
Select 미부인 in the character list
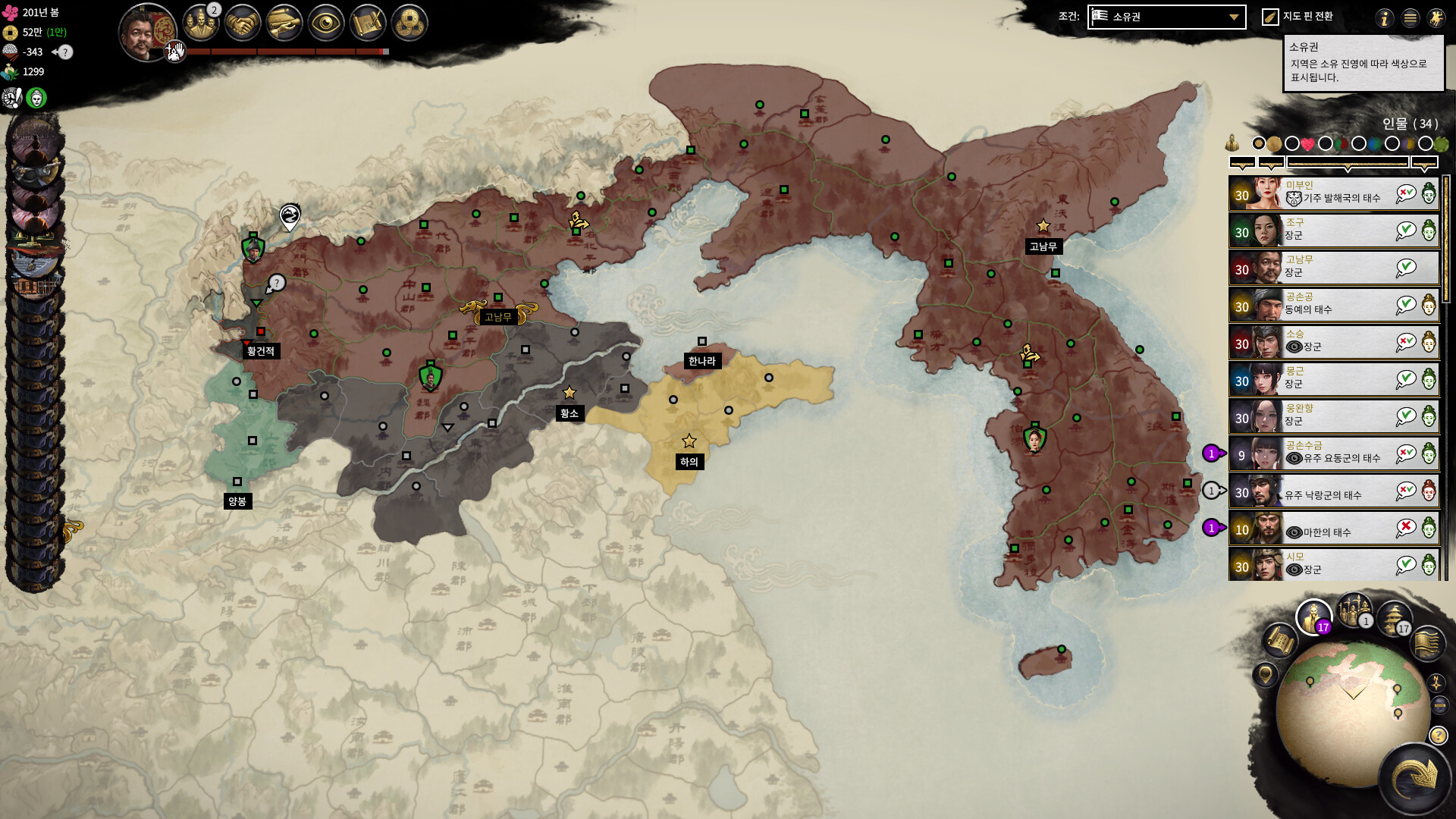[x=1333, y=194]
